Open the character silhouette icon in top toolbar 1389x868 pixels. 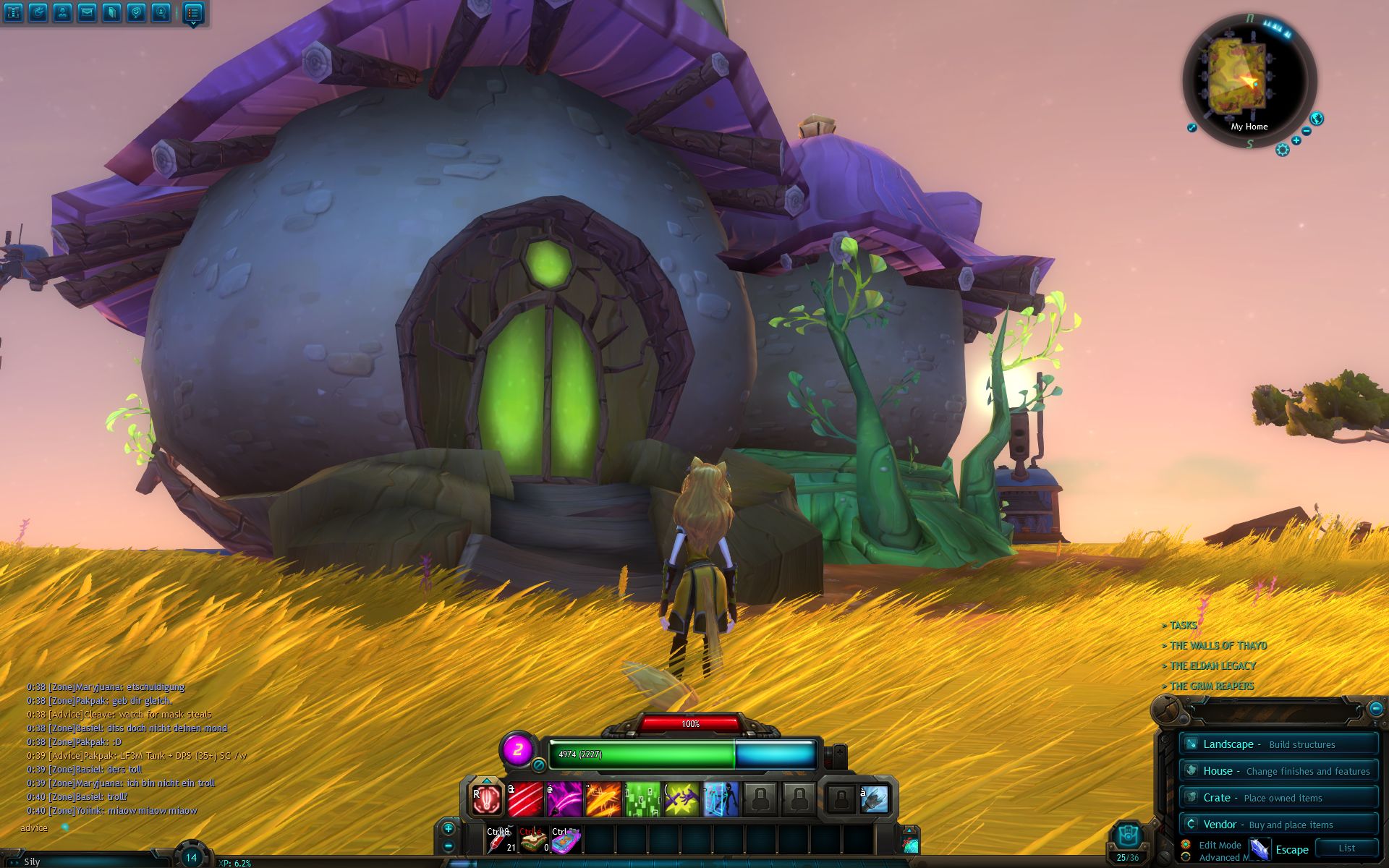(62, 12)
